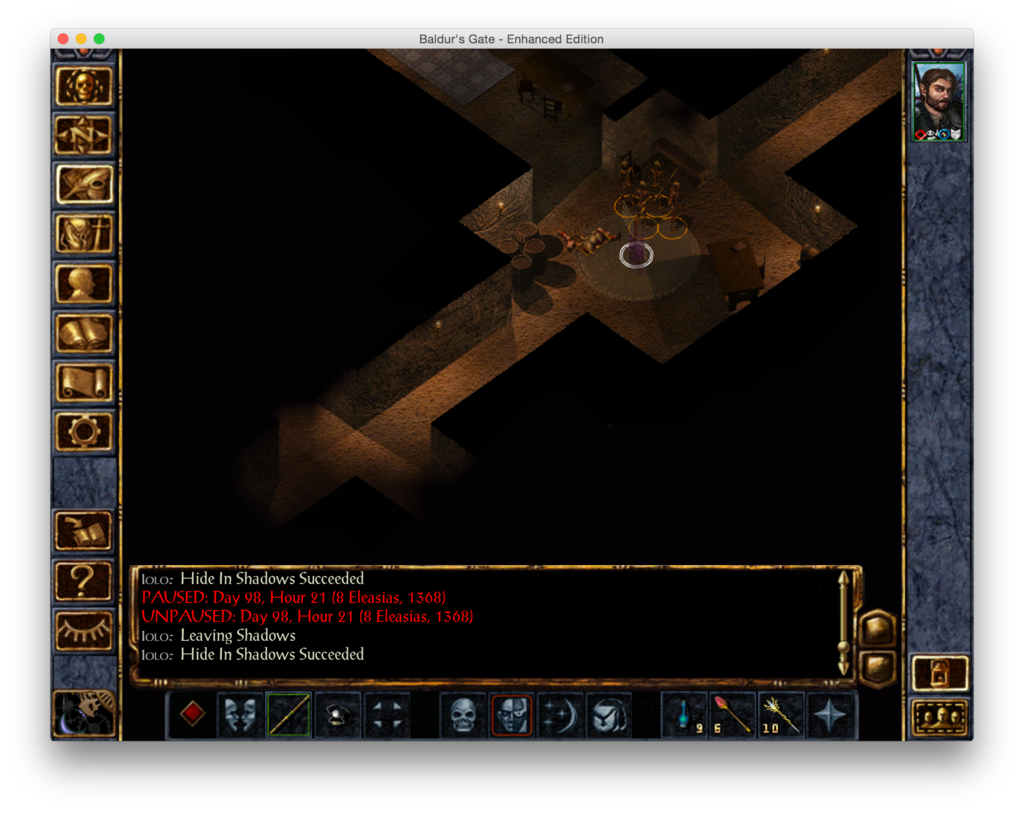Use the blue potion quick item
This screenshot has width=1024, height=813.
tap(684, 715)
